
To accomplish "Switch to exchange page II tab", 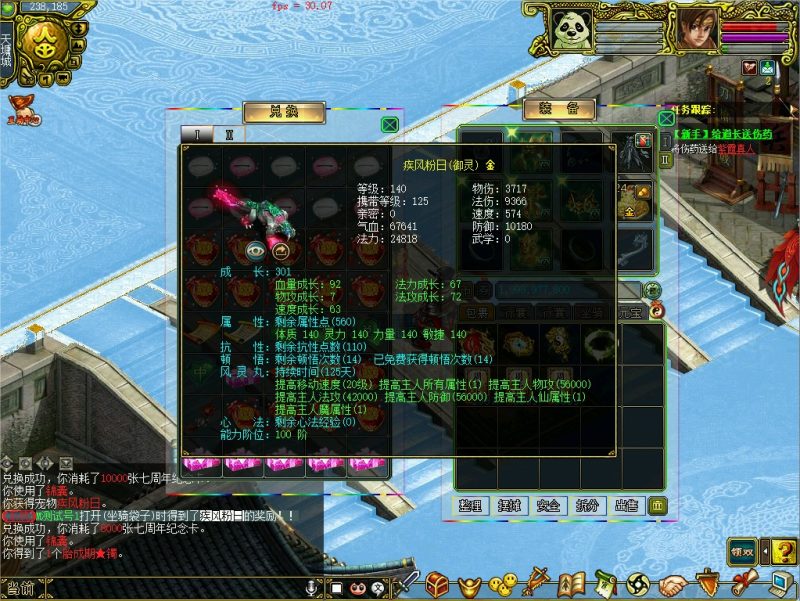I will pos(229,134).
